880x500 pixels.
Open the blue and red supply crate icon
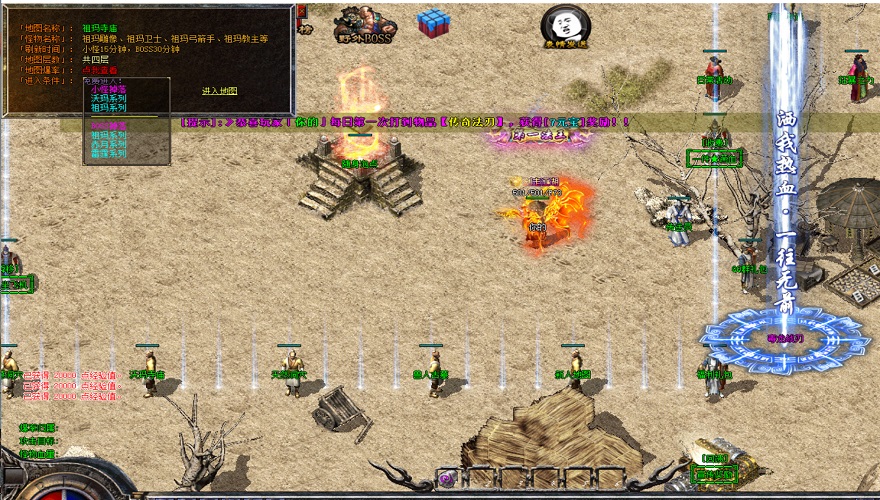tap(434, 23)
